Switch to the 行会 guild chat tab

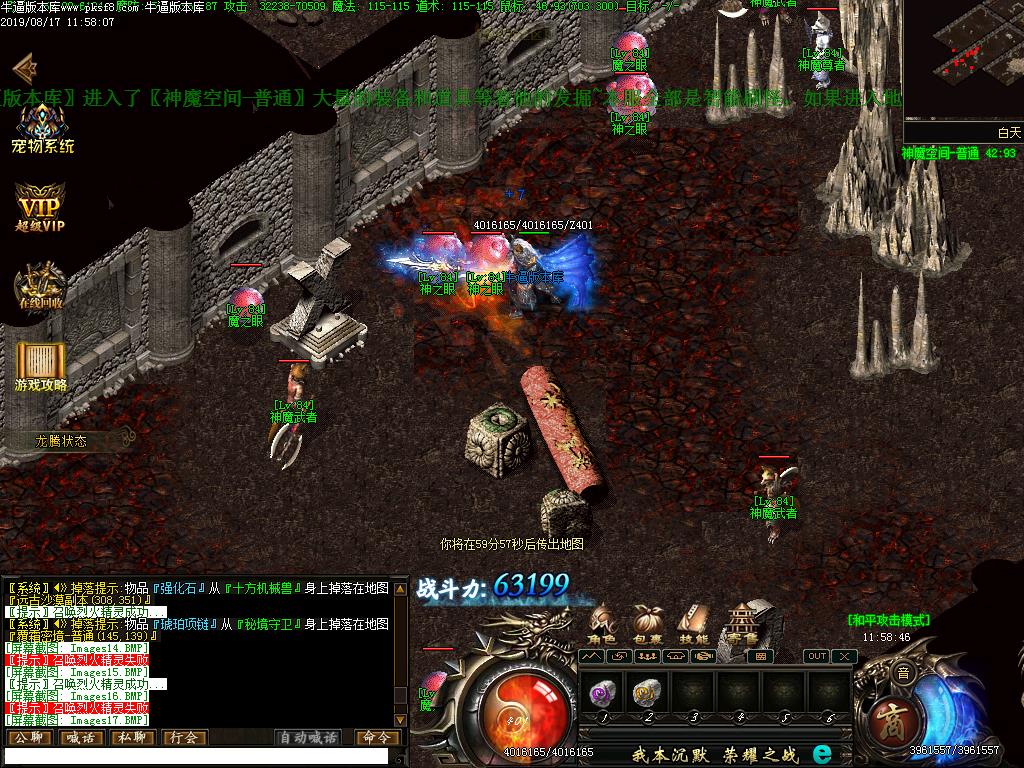184,738
